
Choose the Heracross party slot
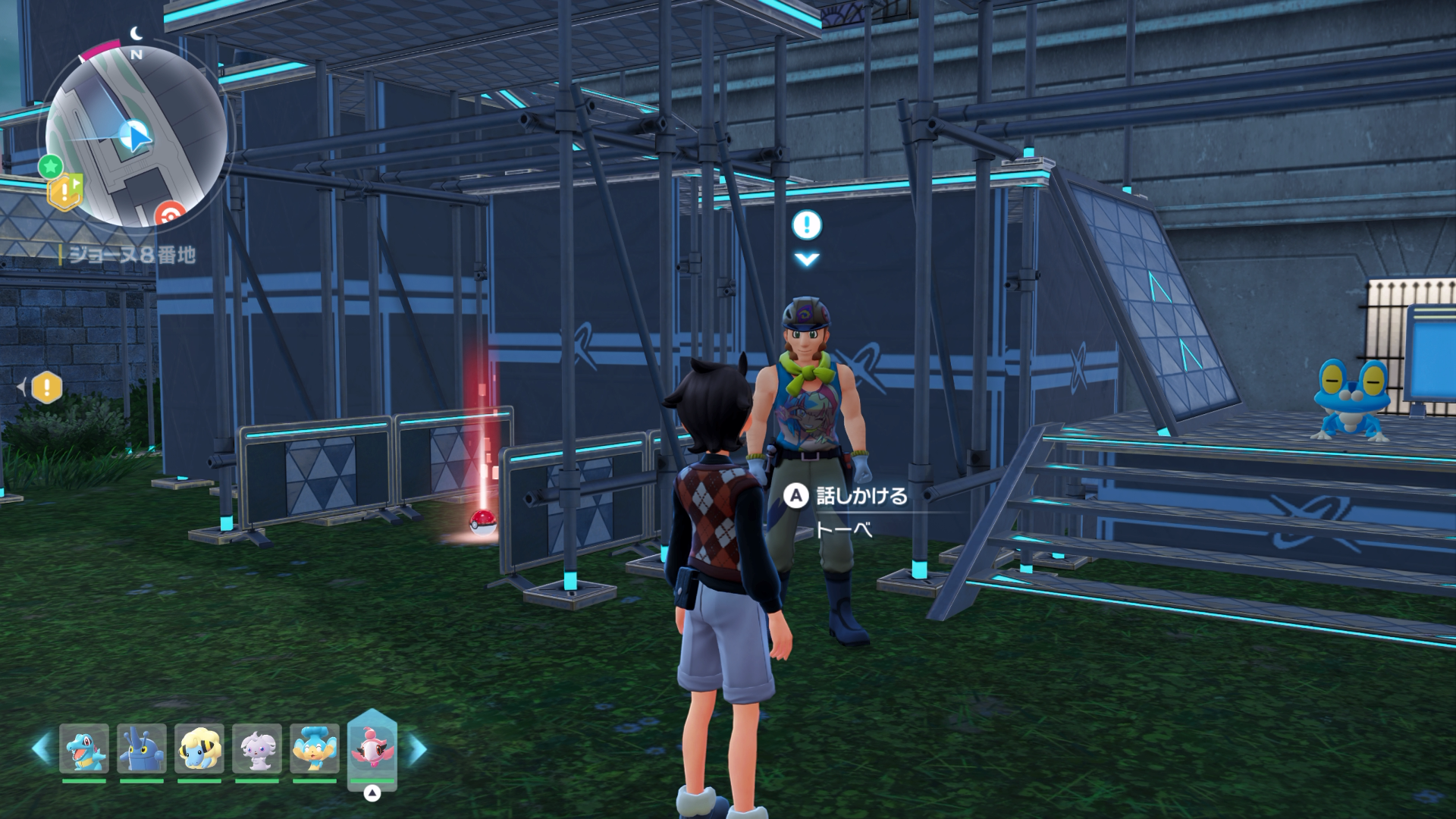click(142, 748)
